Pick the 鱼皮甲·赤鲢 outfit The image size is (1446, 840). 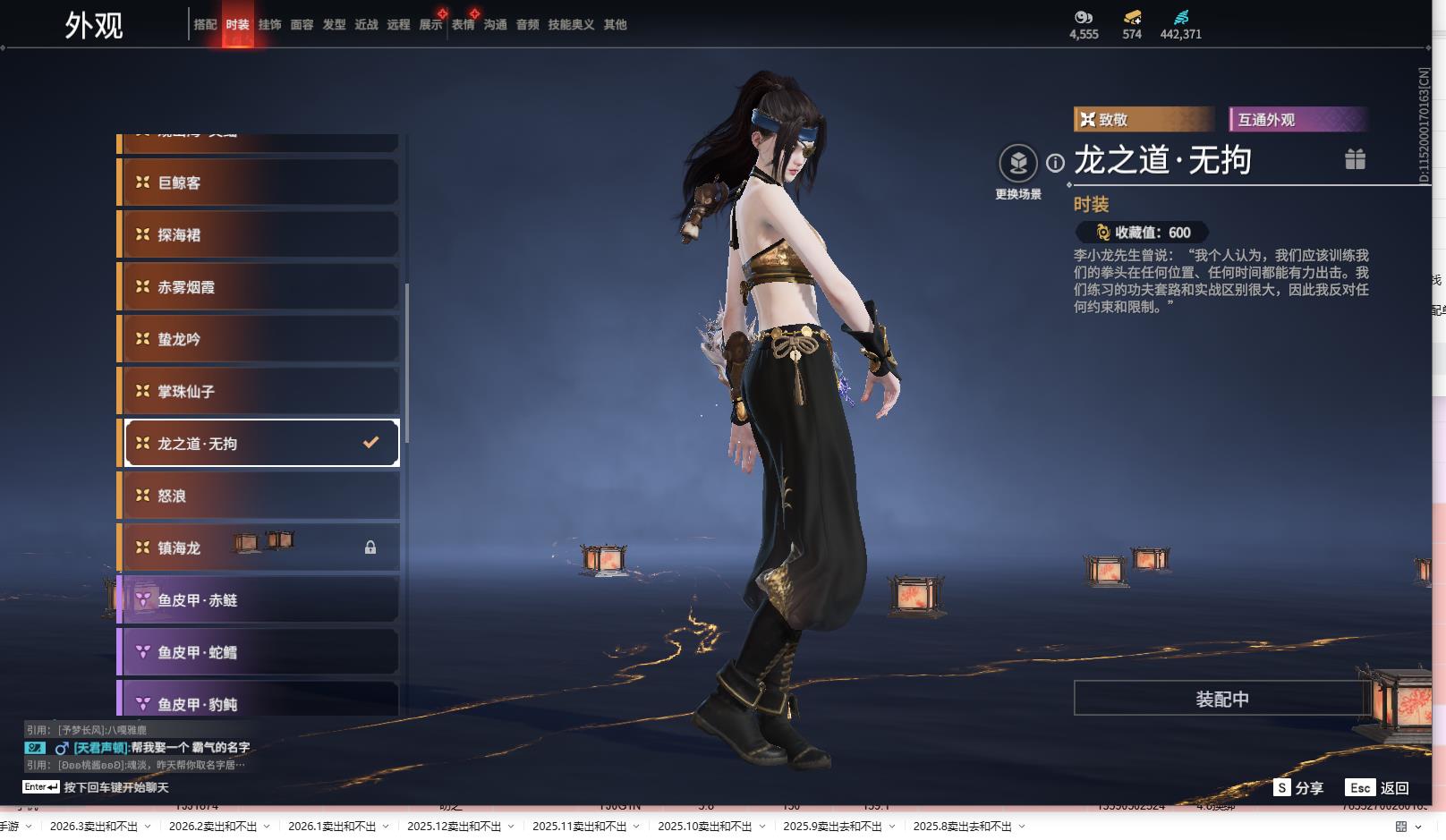pyautogui.click(x=259, y=600)
